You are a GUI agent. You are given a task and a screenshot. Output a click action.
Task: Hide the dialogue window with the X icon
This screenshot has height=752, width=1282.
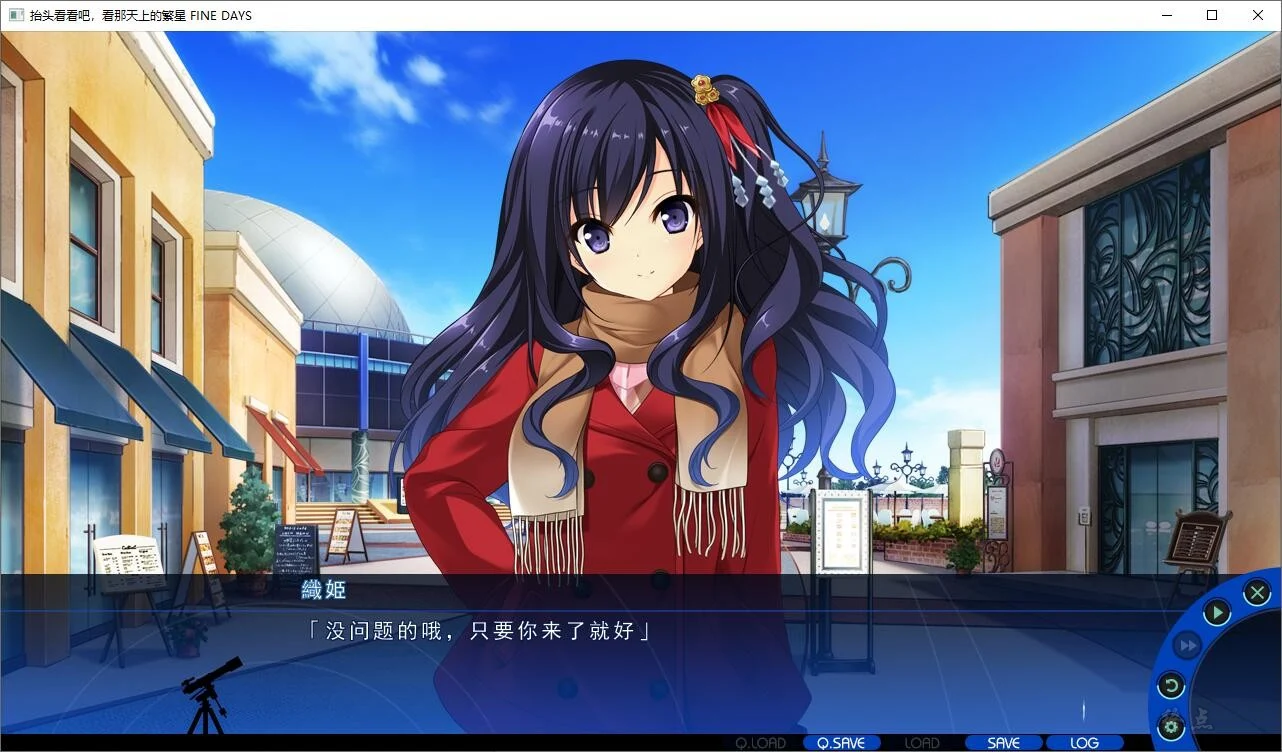click(x=1257, y=593)
